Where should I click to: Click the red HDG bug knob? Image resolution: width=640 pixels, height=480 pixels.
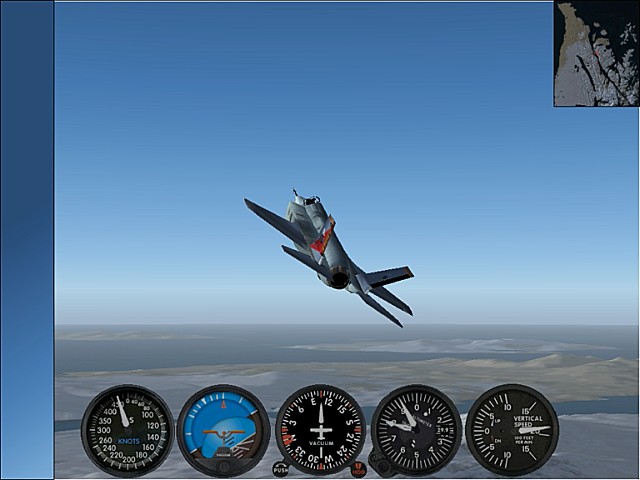358,469
